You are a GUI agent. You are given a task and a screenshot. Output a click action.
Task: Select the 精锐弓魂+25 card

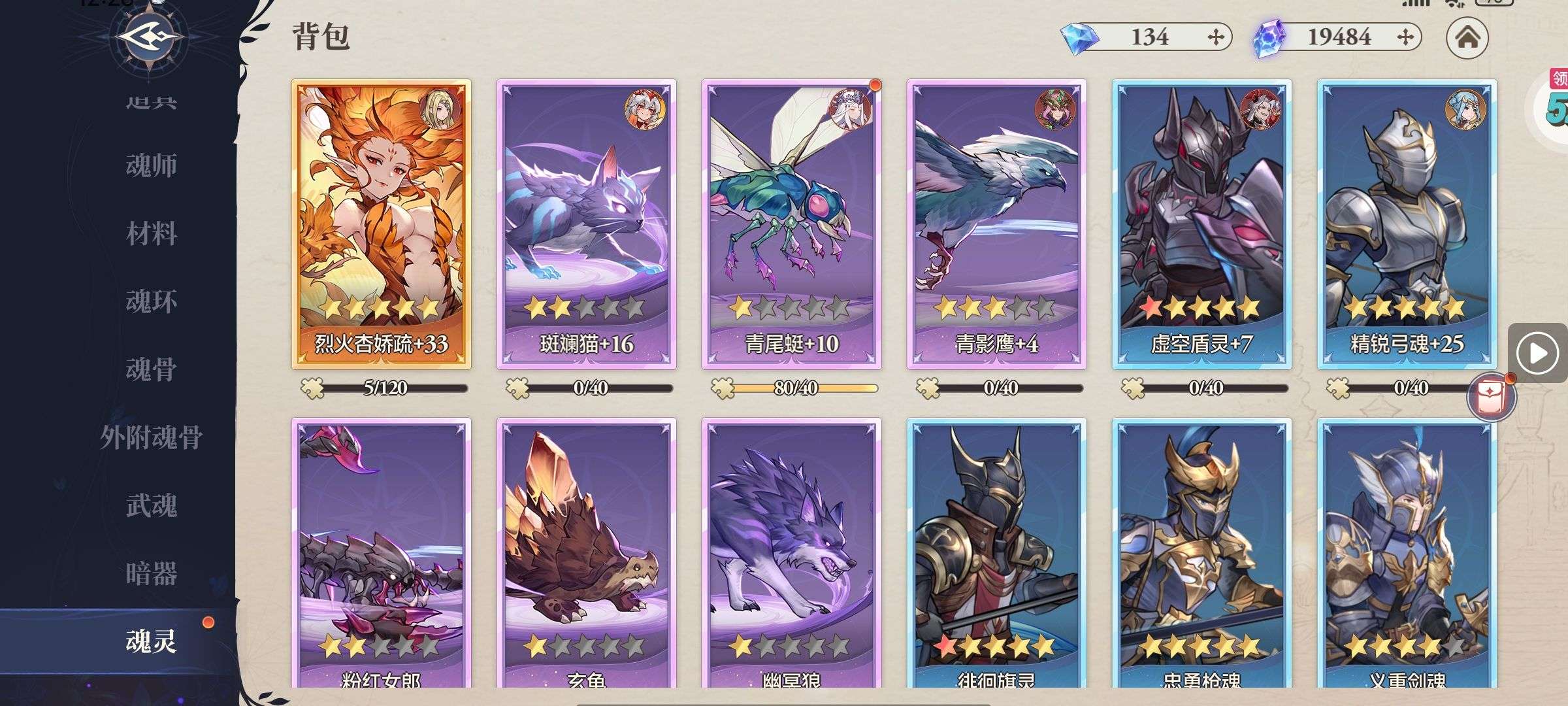pos(1407,224)
